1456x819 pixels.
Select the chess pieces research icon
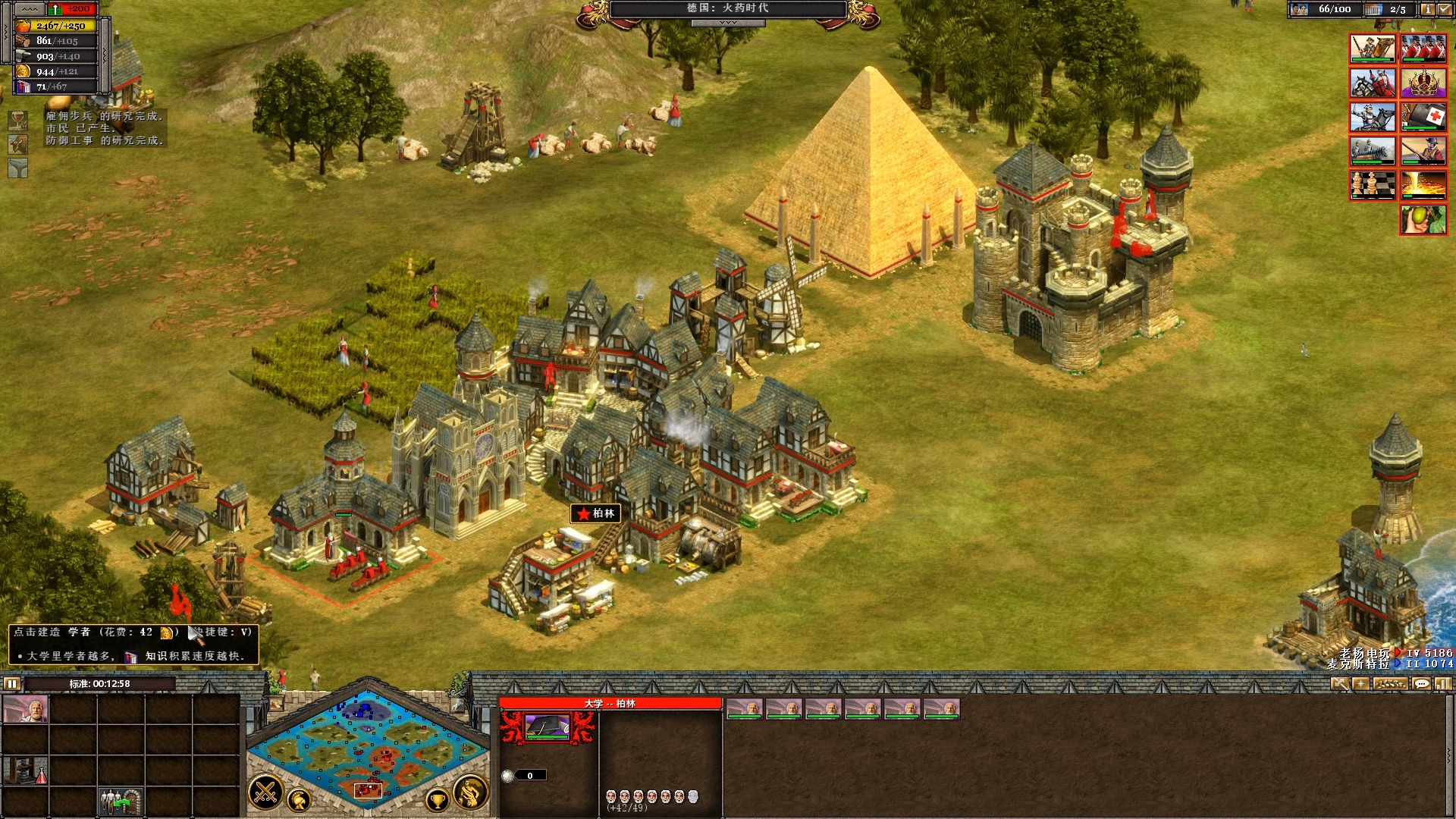coord(1372,185)
